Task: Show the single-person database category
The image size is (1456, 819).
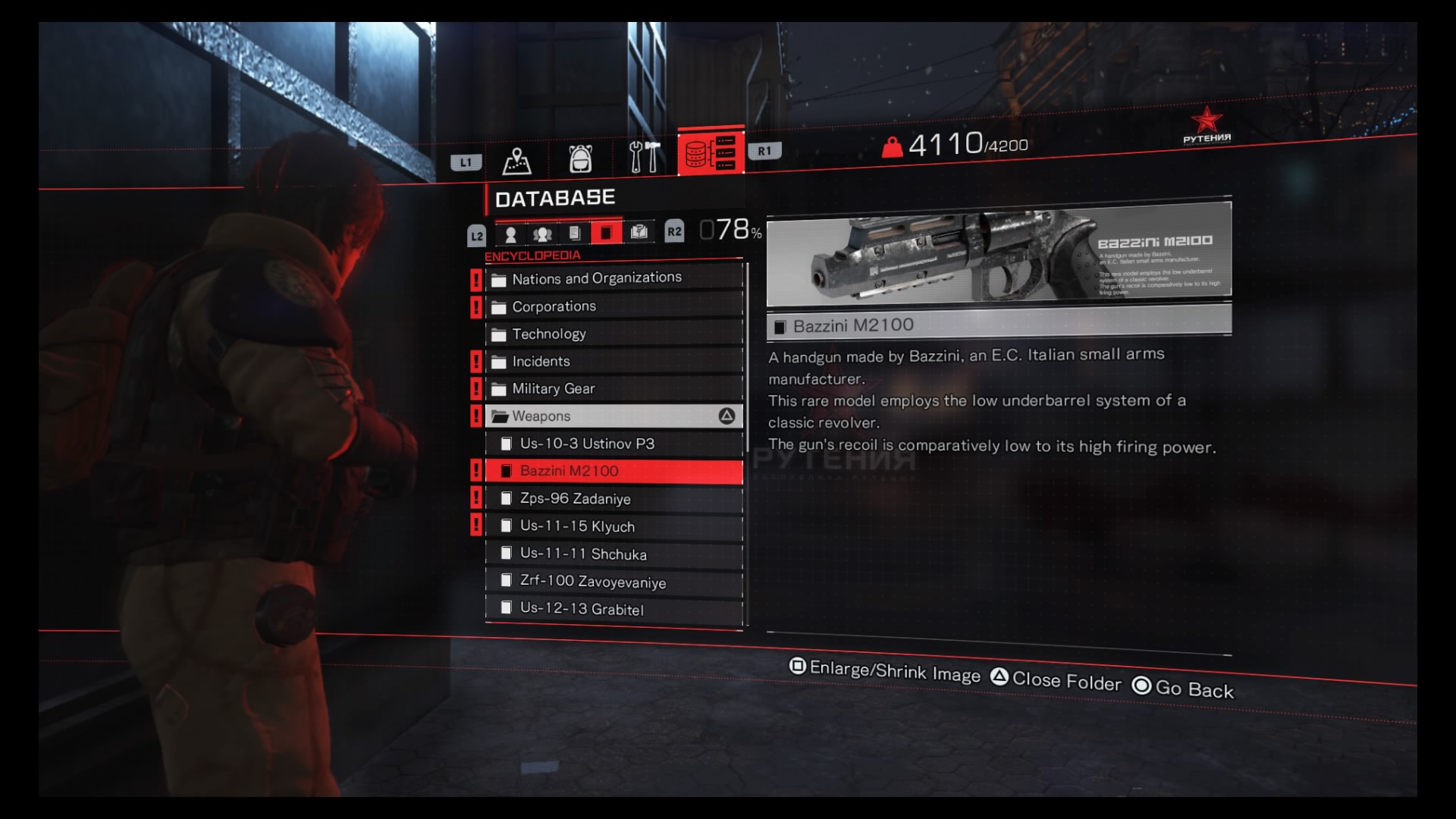Action: (510, 234)
